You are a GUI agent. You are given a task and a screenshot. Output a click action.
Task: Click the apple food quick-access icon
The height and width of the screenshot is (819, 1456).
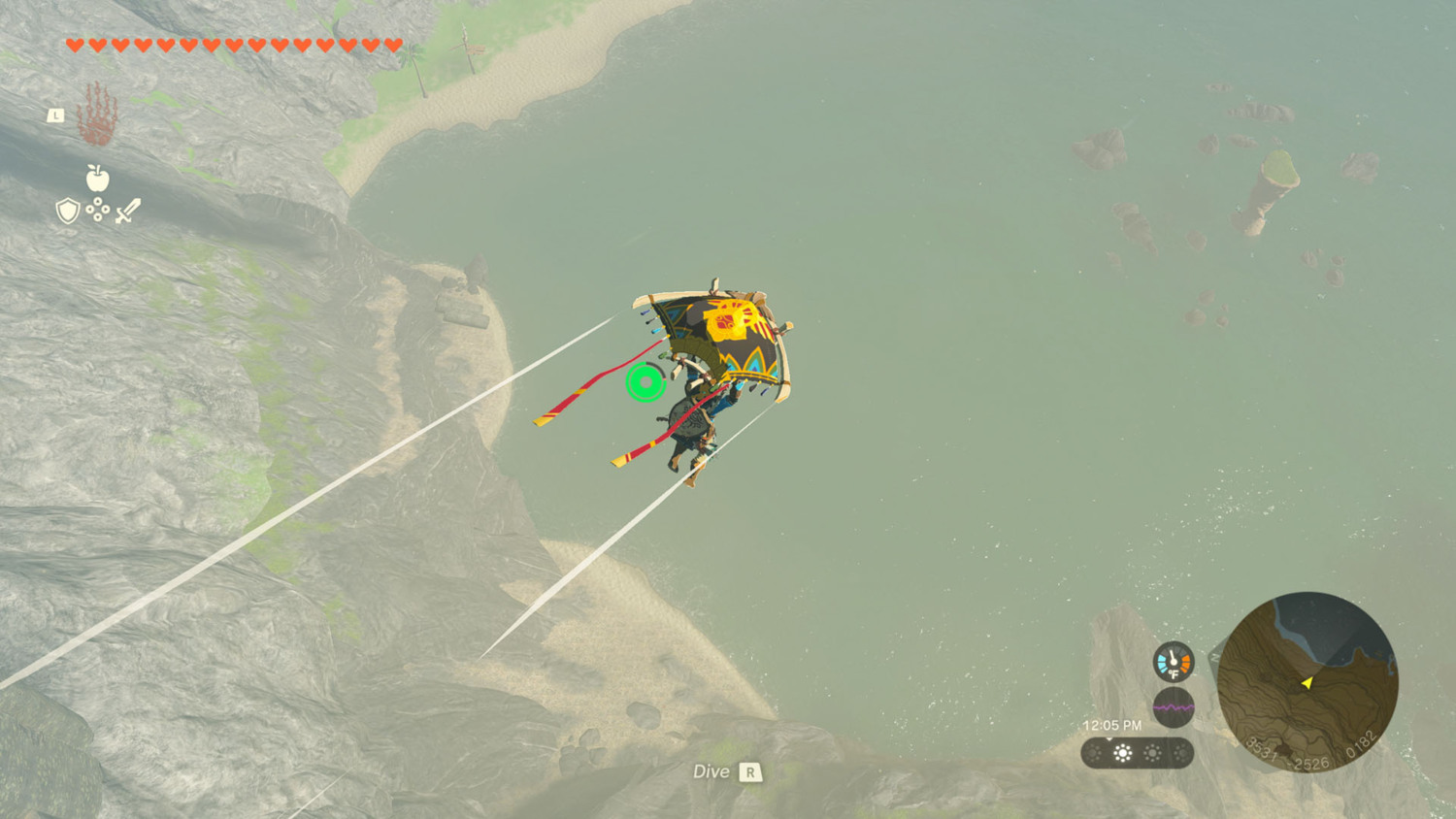tap(97, 178)
